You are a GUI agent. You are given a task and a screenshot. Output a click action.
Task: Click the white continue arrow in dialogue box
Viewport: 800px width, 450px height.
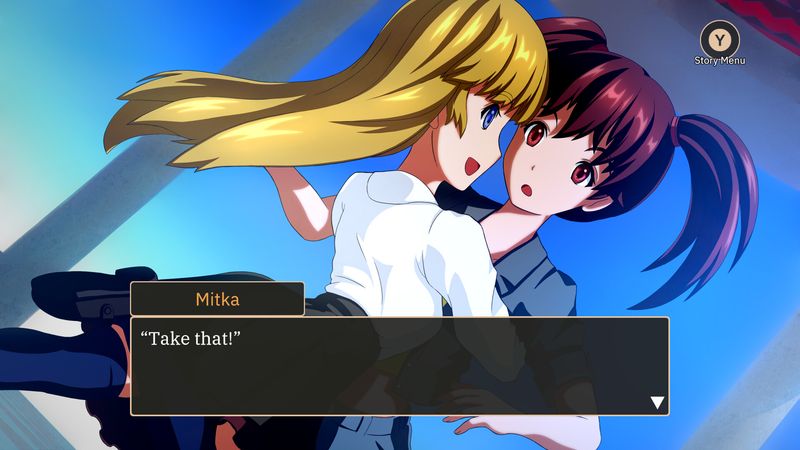[657, 402]
